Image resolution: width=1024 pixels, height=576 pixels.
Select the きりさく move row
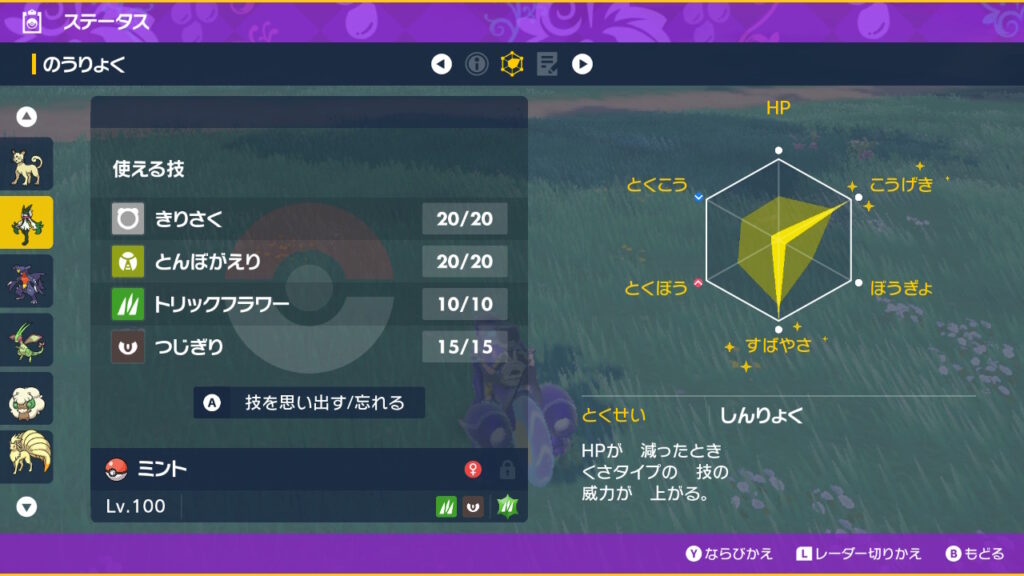(x=309, y=218)
